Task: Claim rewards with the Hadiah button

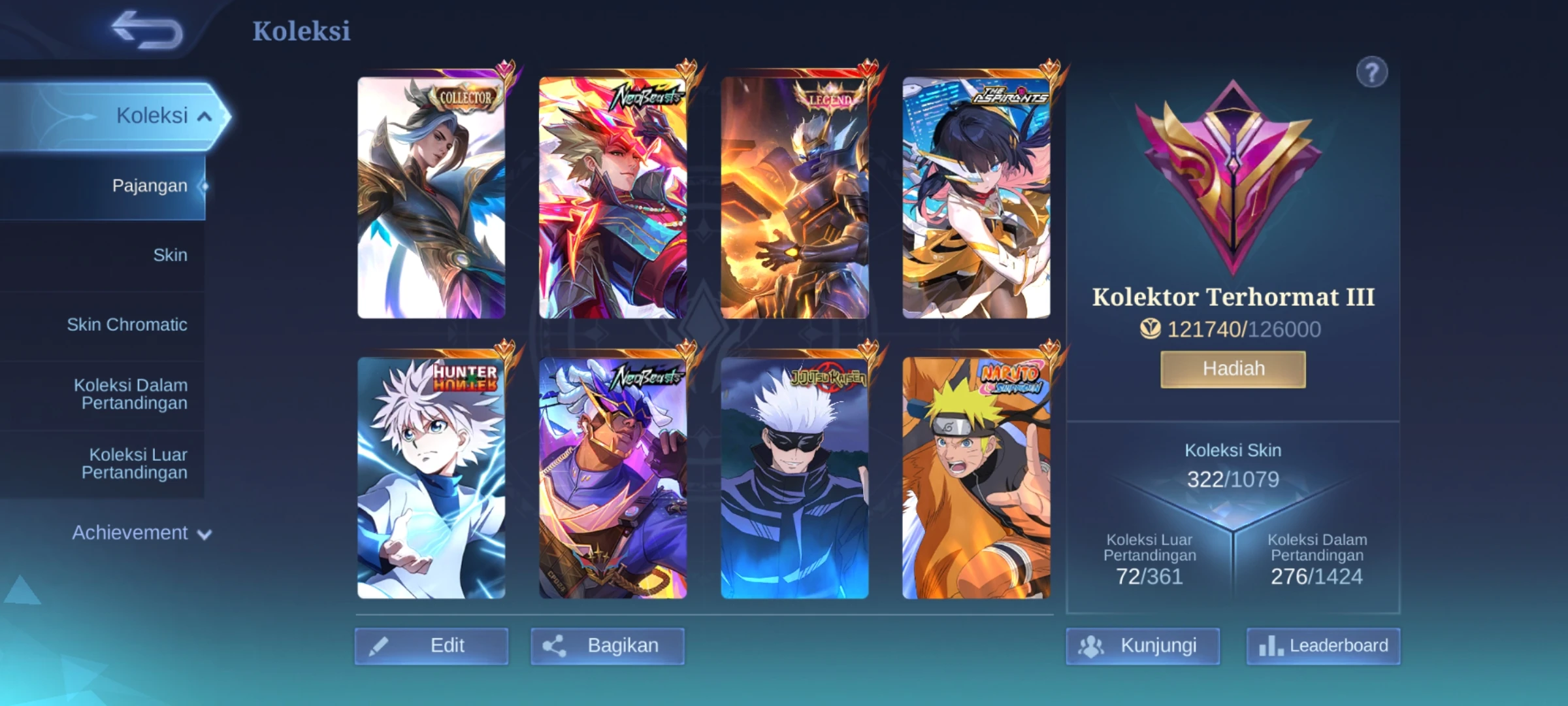Action: point(1233,369)
